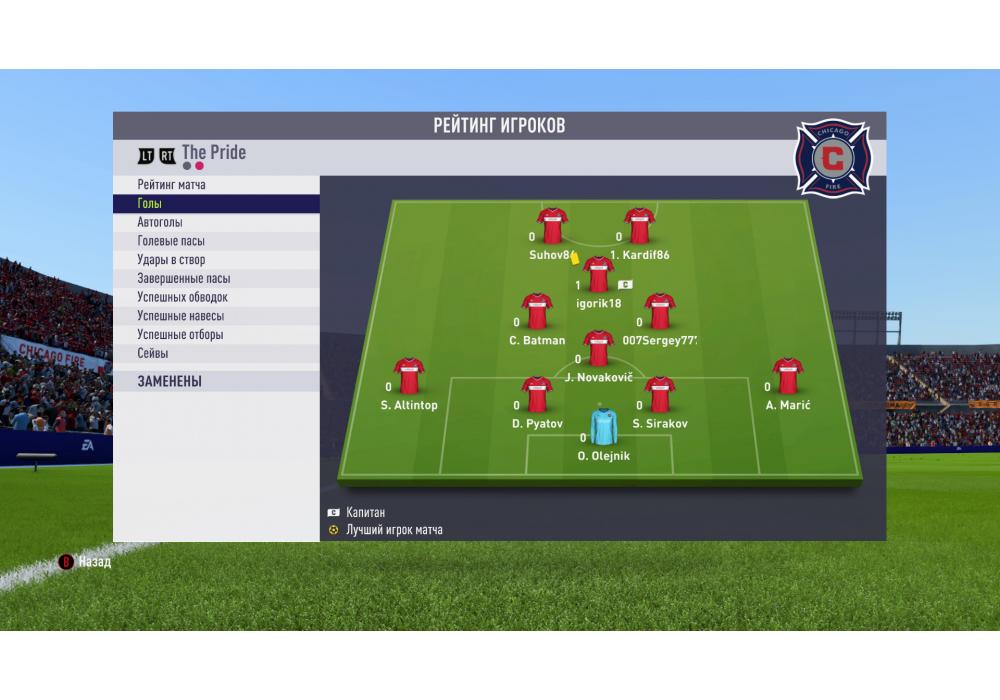Show the Автоголы statistic

(216, 223)
